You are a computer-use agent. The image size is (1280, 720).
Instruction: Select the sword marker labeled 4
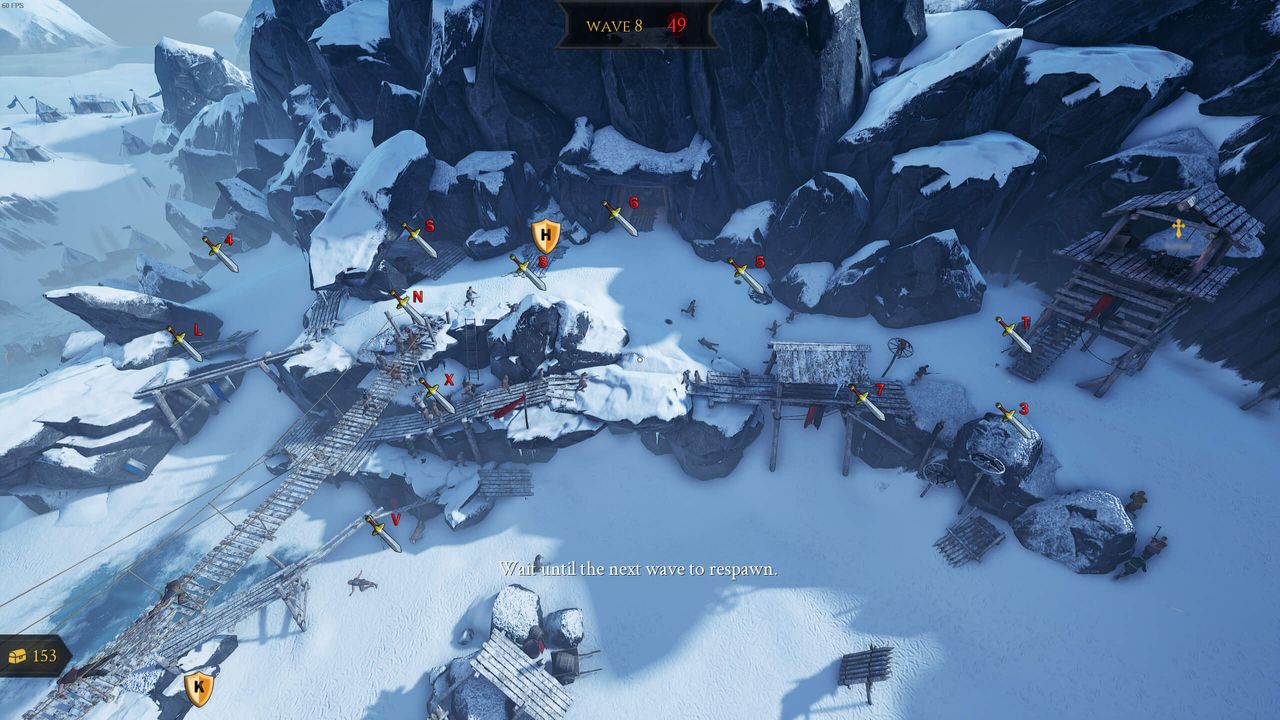[221, 254]
